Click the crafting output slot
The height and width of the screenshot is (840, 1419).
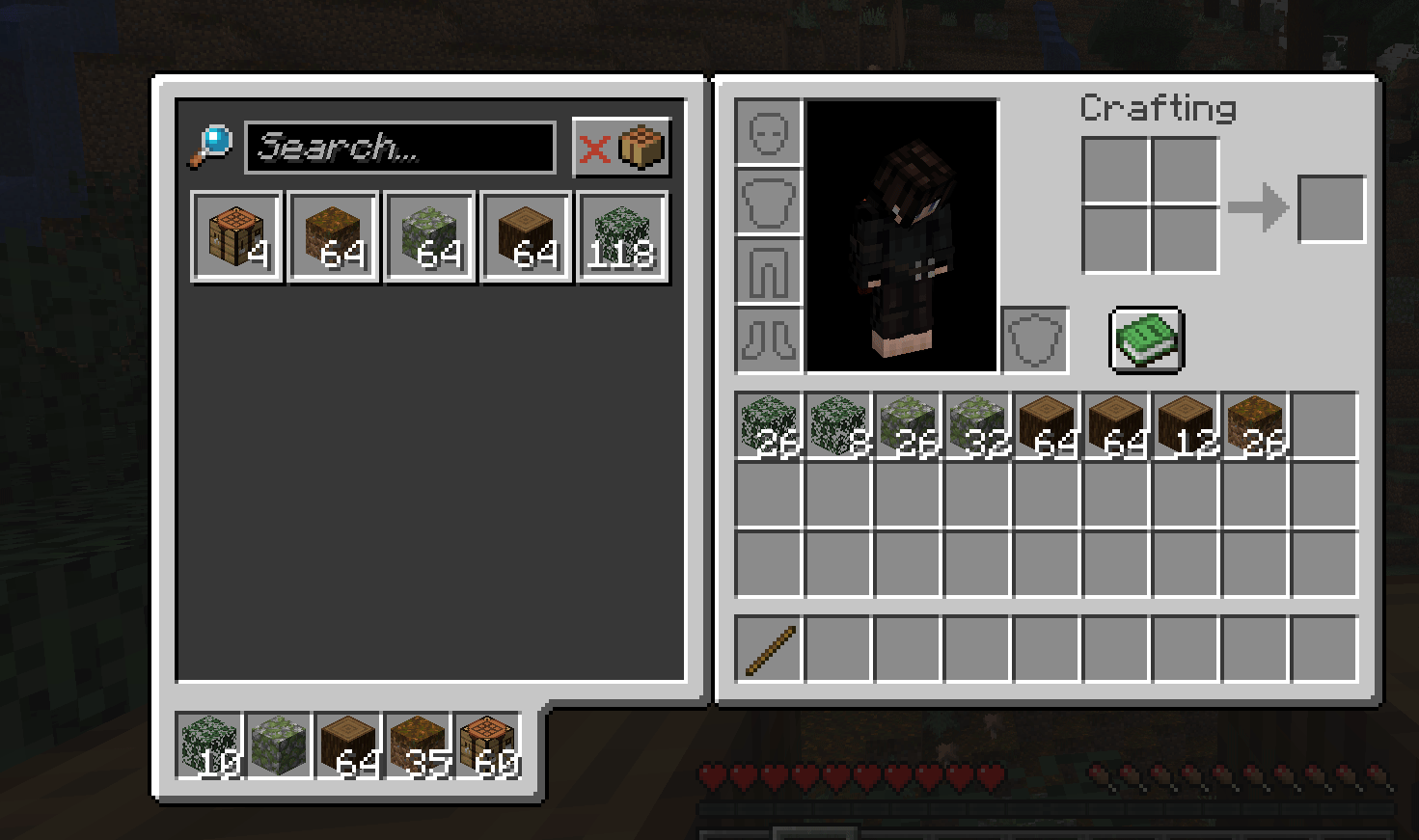coord(1331,209)
